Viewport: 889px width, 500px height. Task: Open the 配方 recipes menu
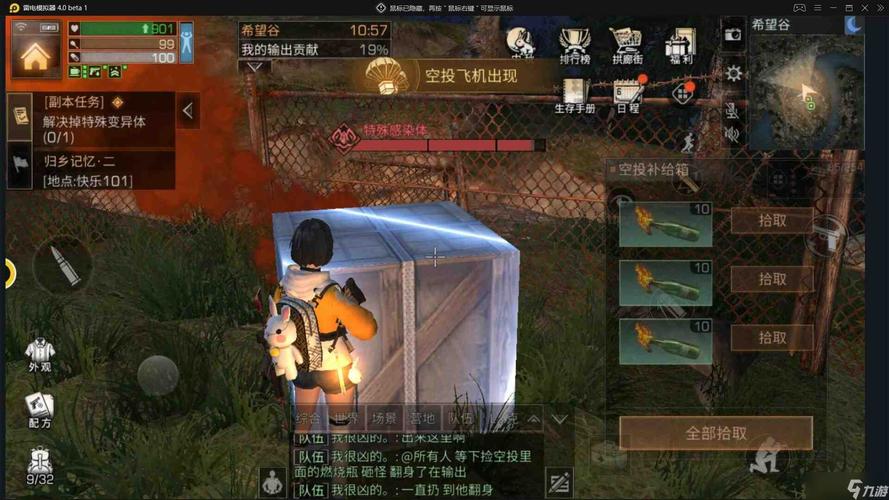tap(39, 408)
